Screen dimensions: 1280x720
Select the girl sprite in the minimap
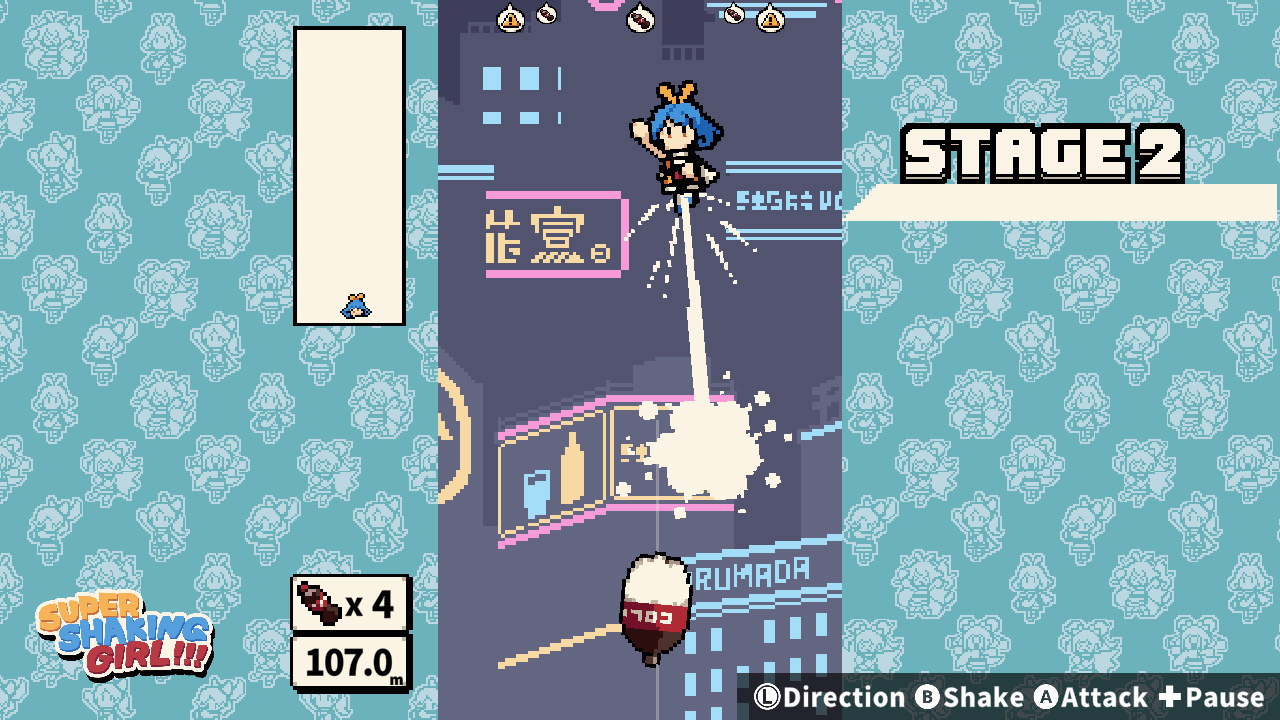pos(354,306)
